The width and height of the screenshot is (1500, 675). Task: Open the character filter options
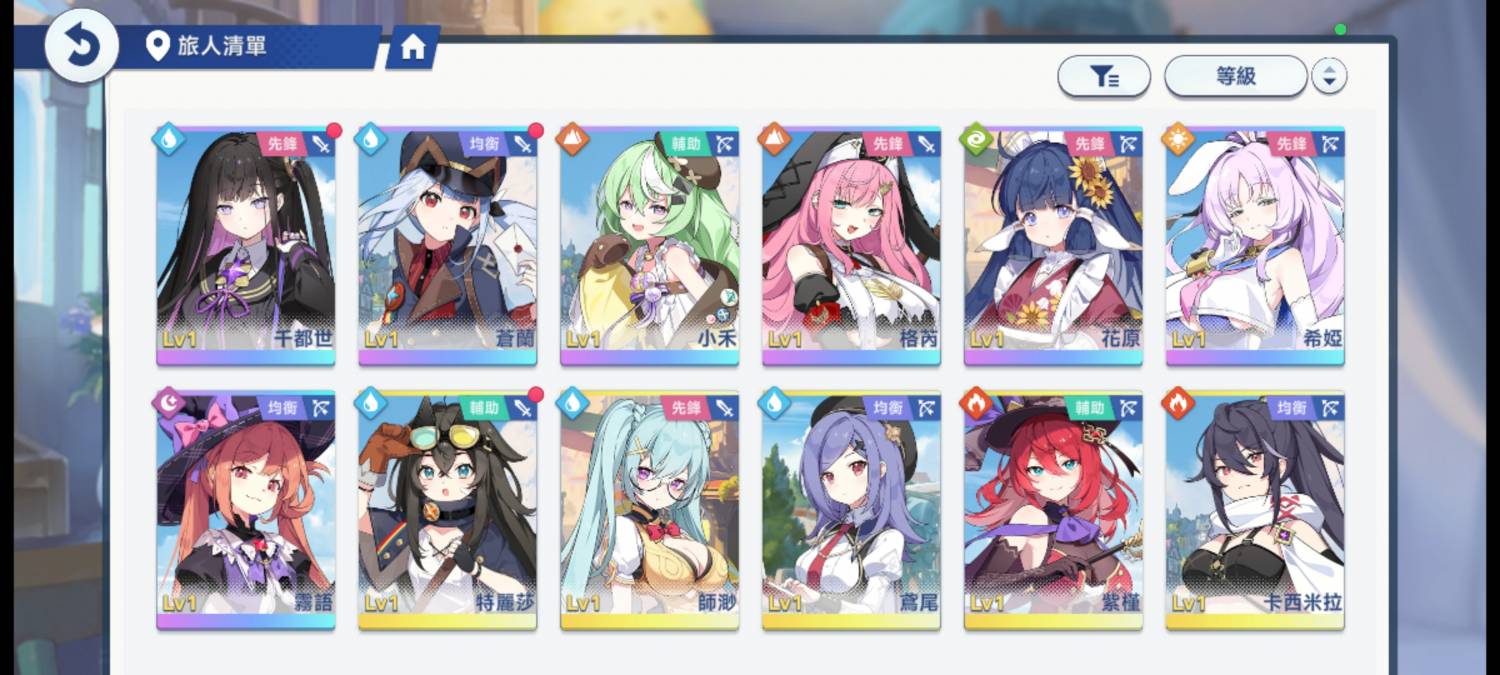click(x=1104, y=76)
